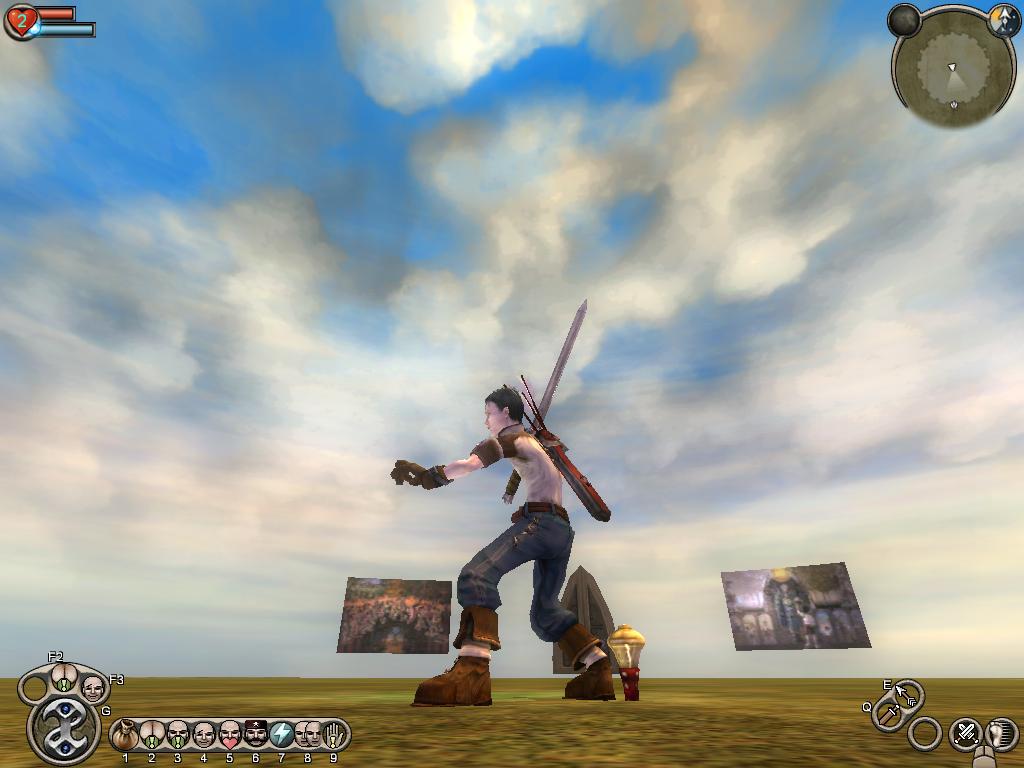Select the F3 bald face quick expression
This screenshot has height=768, width=1024.
93,688
